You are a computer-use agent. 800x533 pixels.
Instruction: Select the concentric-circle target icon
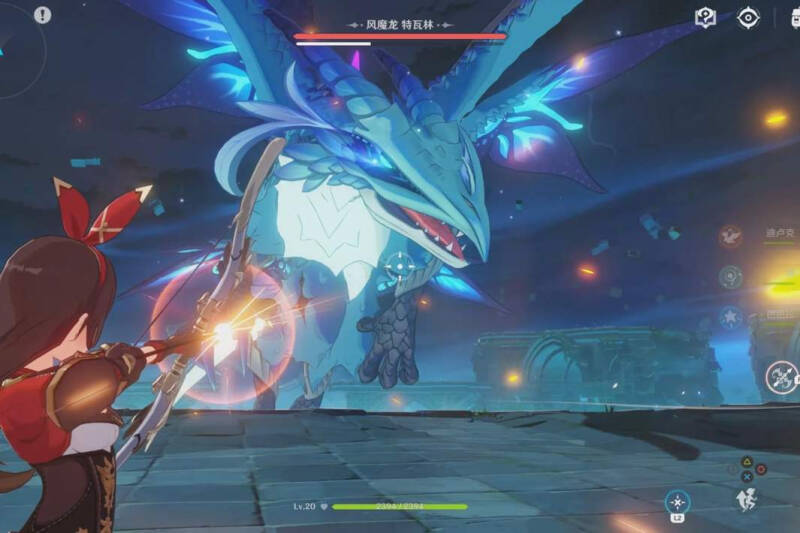tap(731, 277)
